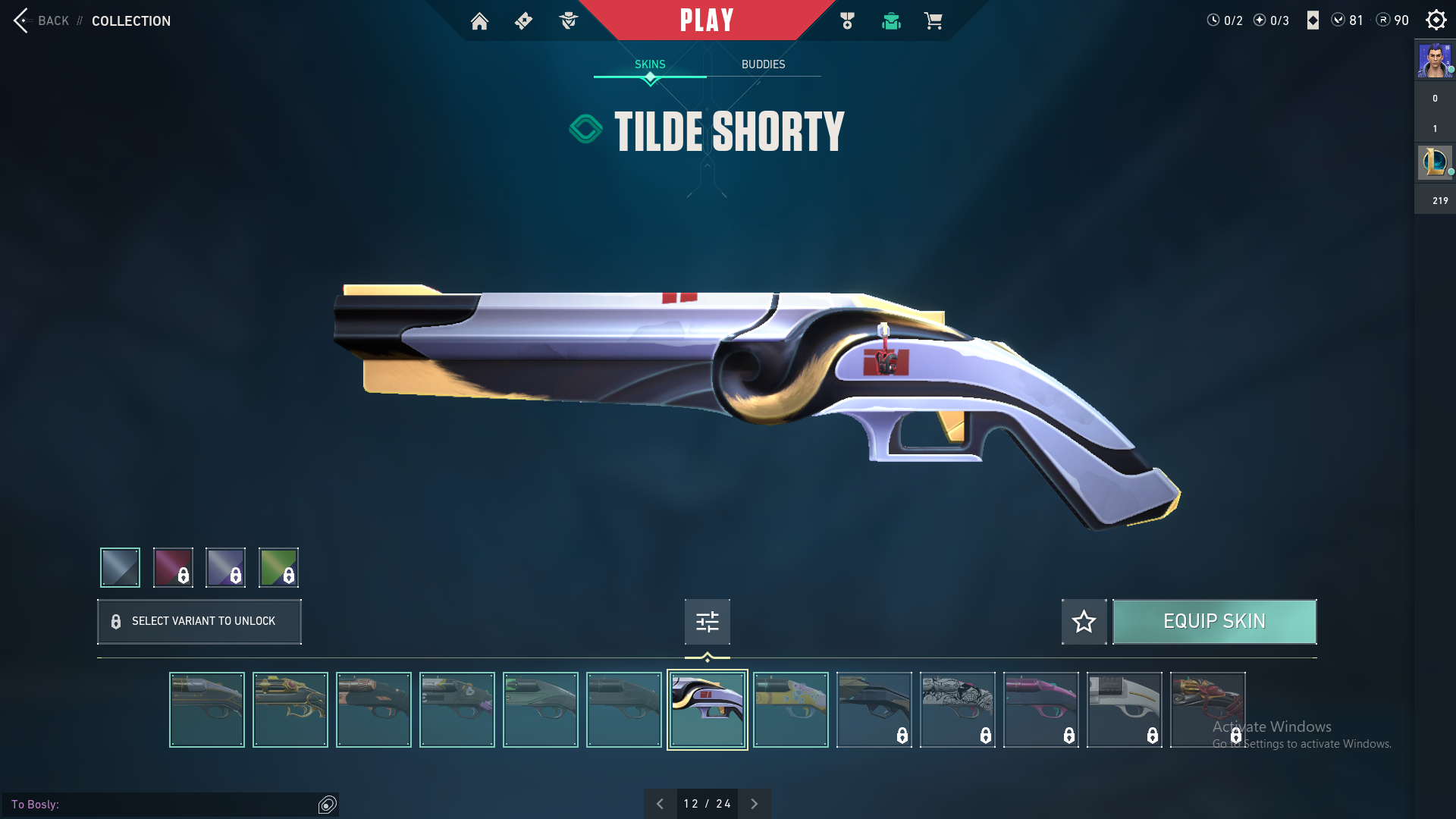Open the skin filter sliders button

[x=707, y=622]
